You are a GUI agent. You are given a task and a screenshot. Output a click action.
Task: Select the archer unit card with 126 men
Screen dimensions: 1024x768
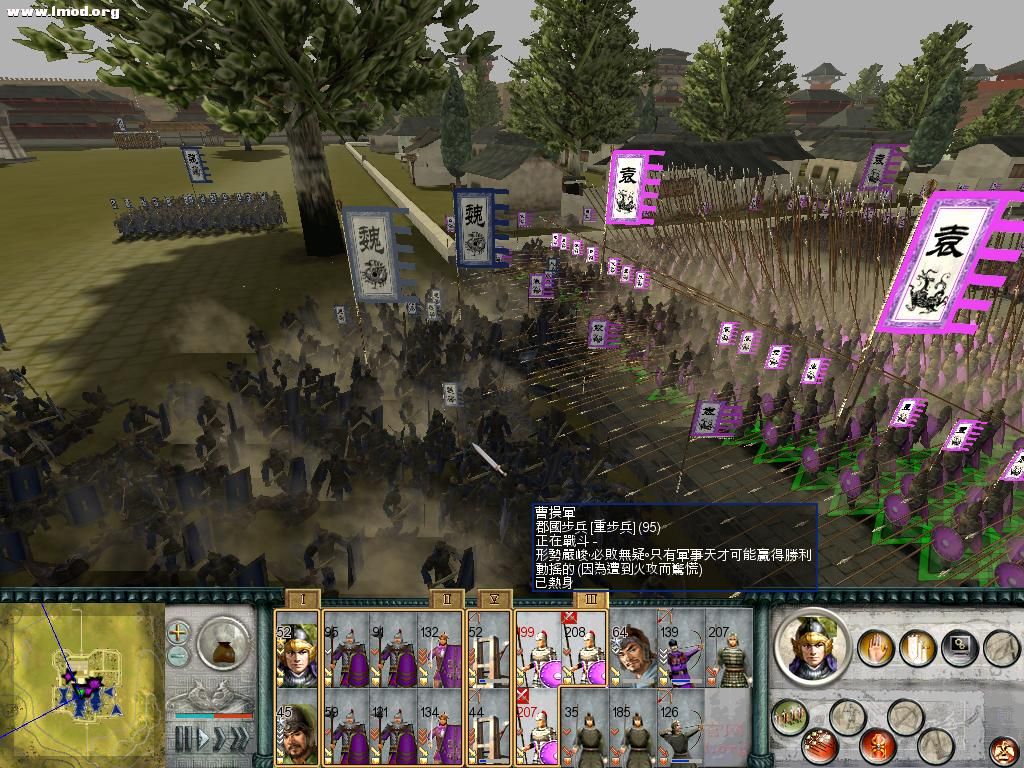pos(681,732)
